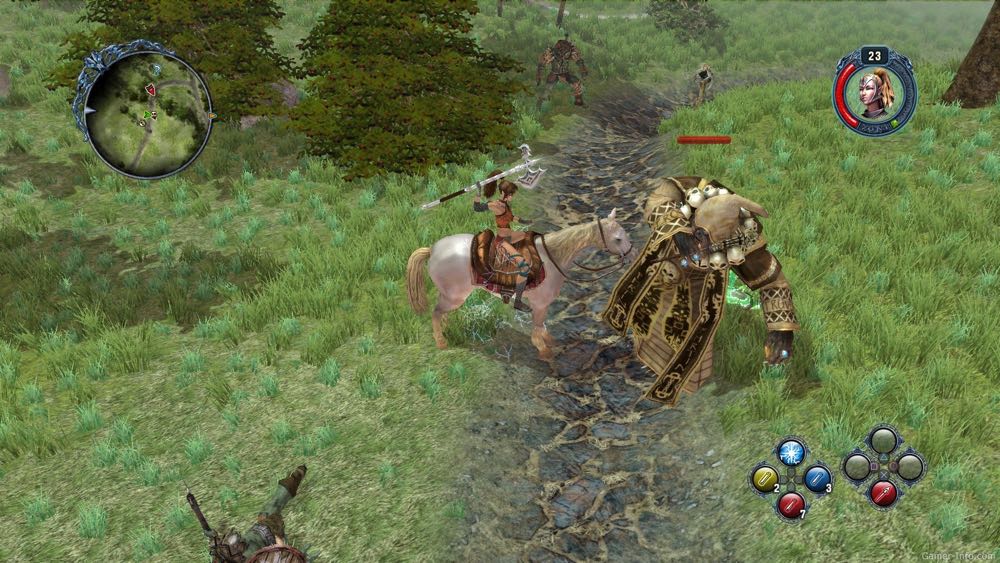Use the blue potion slot
The height and width of the screenshot is (563, 1000).
[818, 479]
